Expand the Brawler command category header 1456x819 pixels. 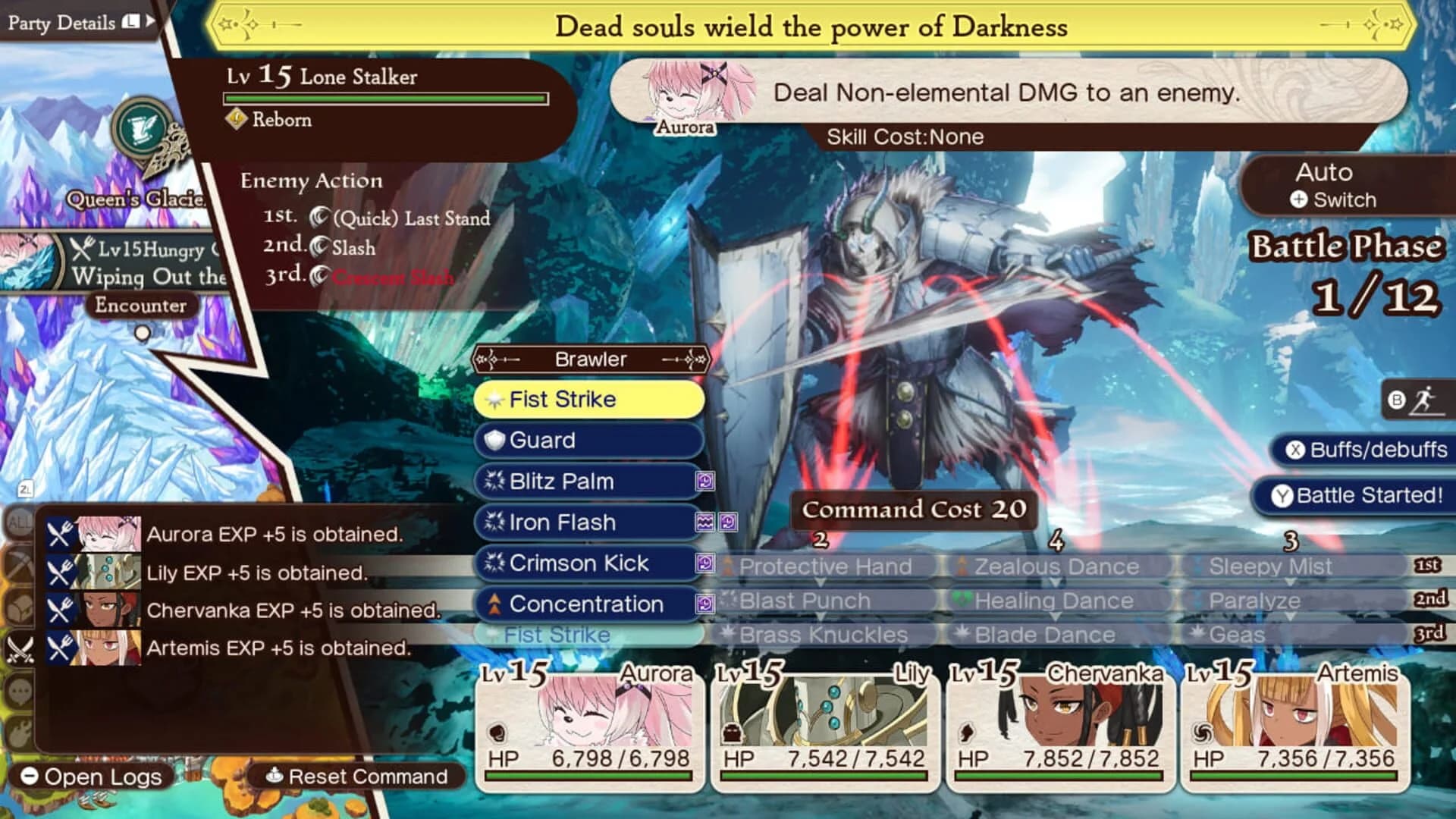590,359
